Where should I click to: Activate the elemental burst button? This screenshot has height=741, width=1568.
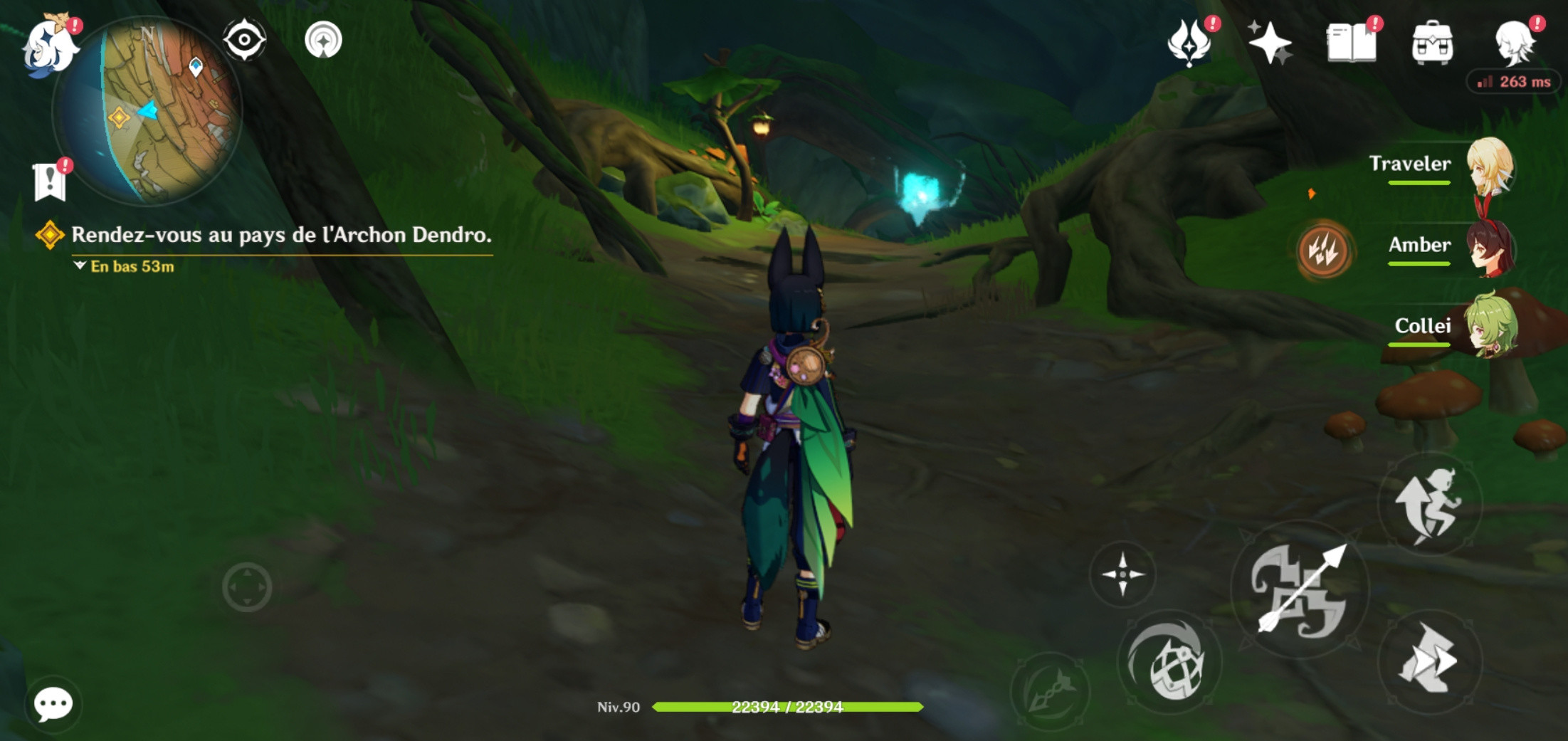pos(1050,690)
